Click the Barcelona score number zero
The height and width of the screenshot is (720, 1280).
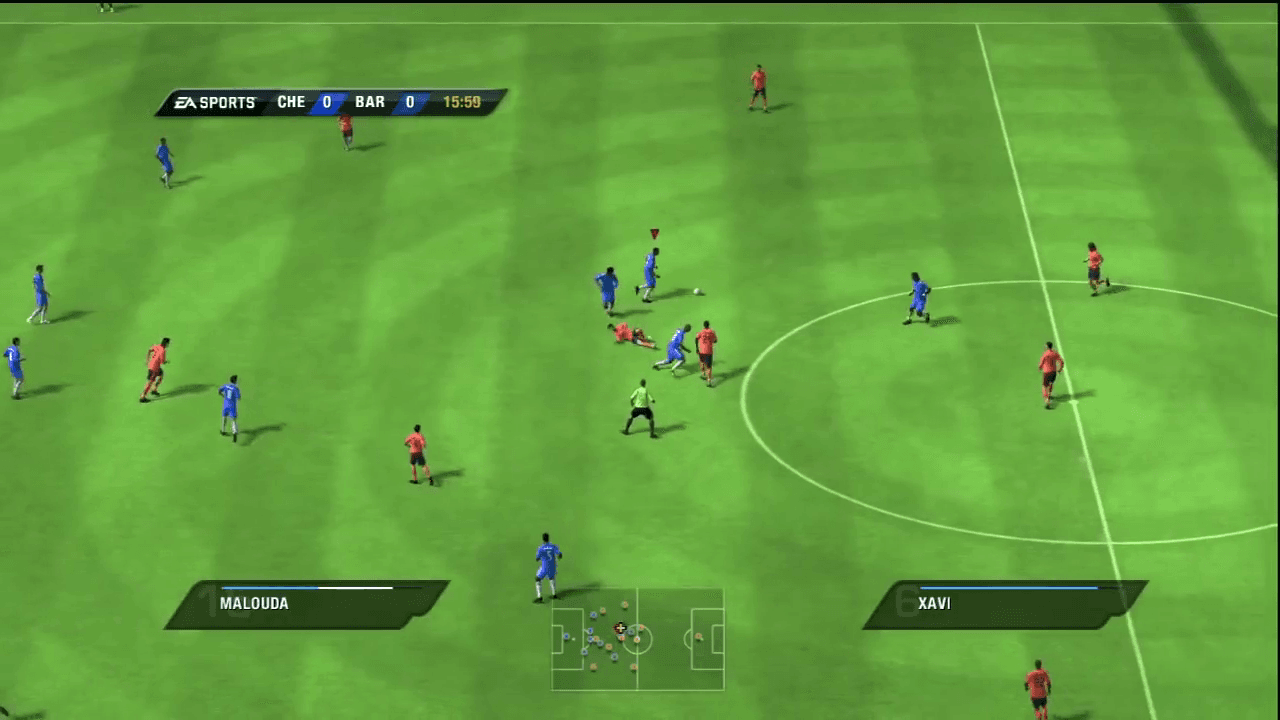409,101
